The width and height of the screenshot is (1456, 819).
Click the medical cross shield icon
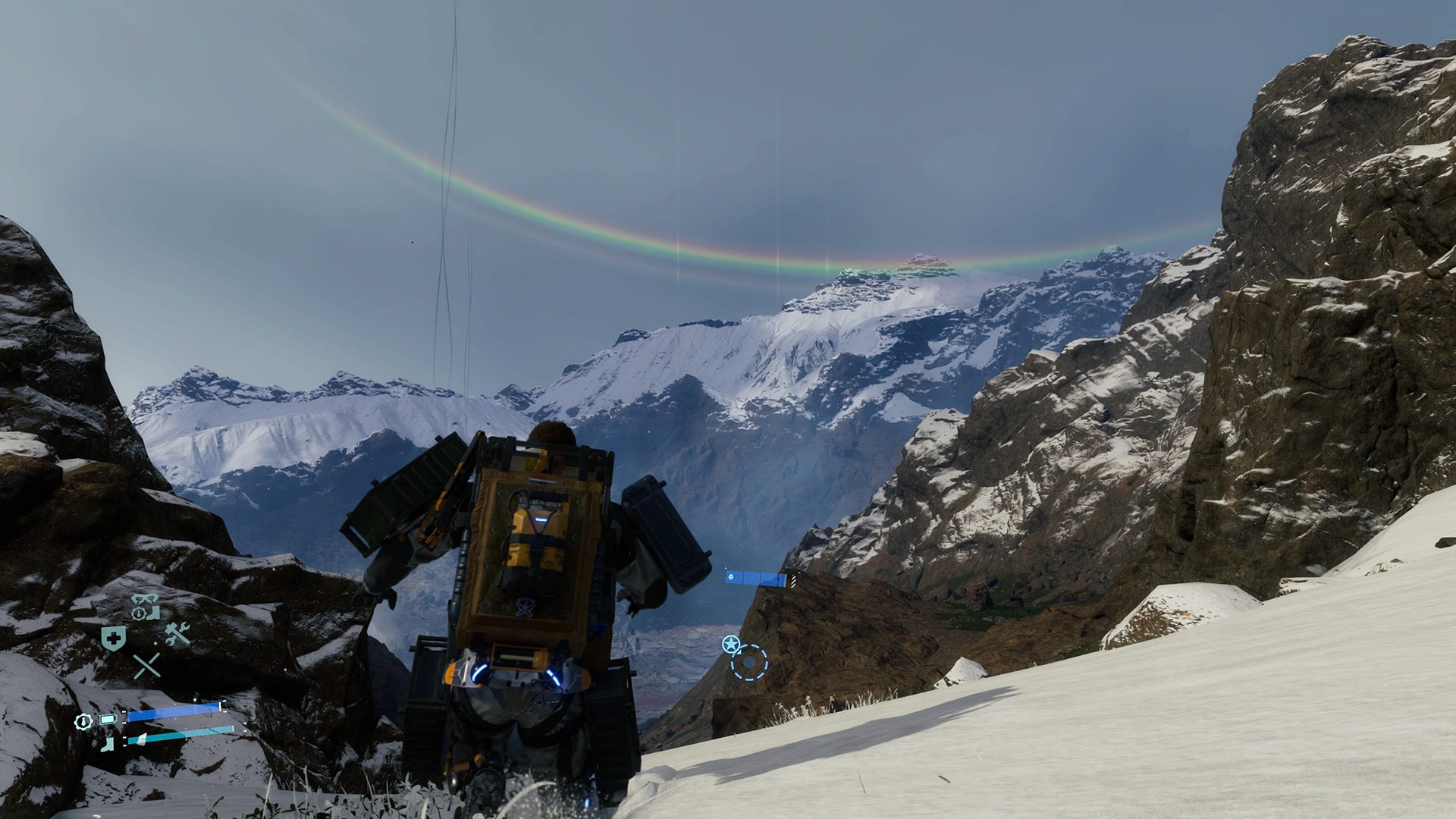(112, 638)
